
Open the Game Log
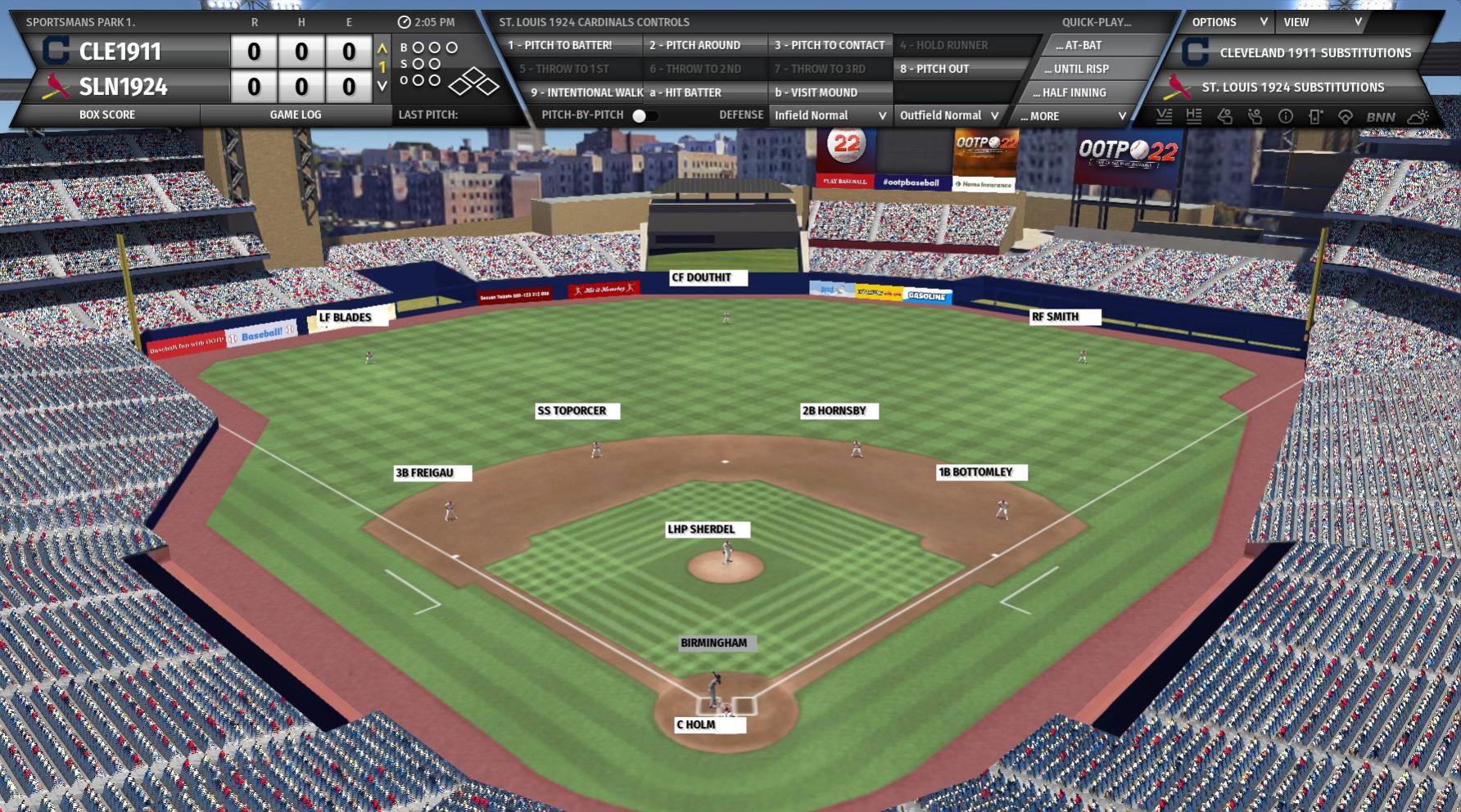pos(295,115)
